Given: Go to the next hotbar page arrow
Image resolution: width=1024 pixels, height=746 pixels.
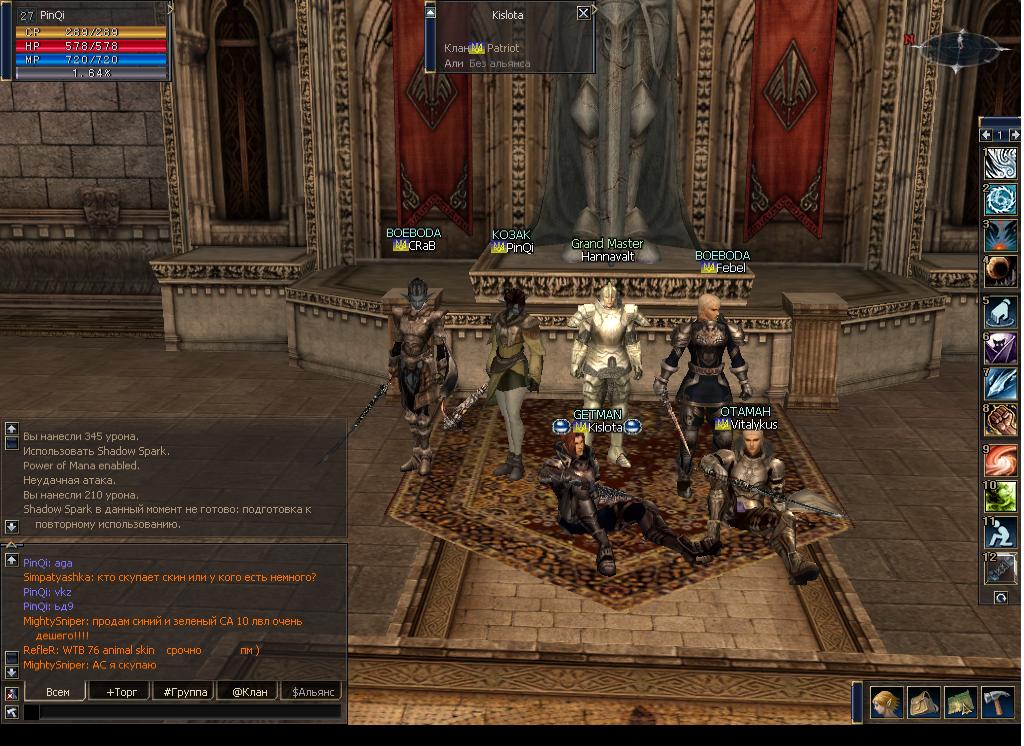Looking at the screenshot, I should pos(1013,134).
